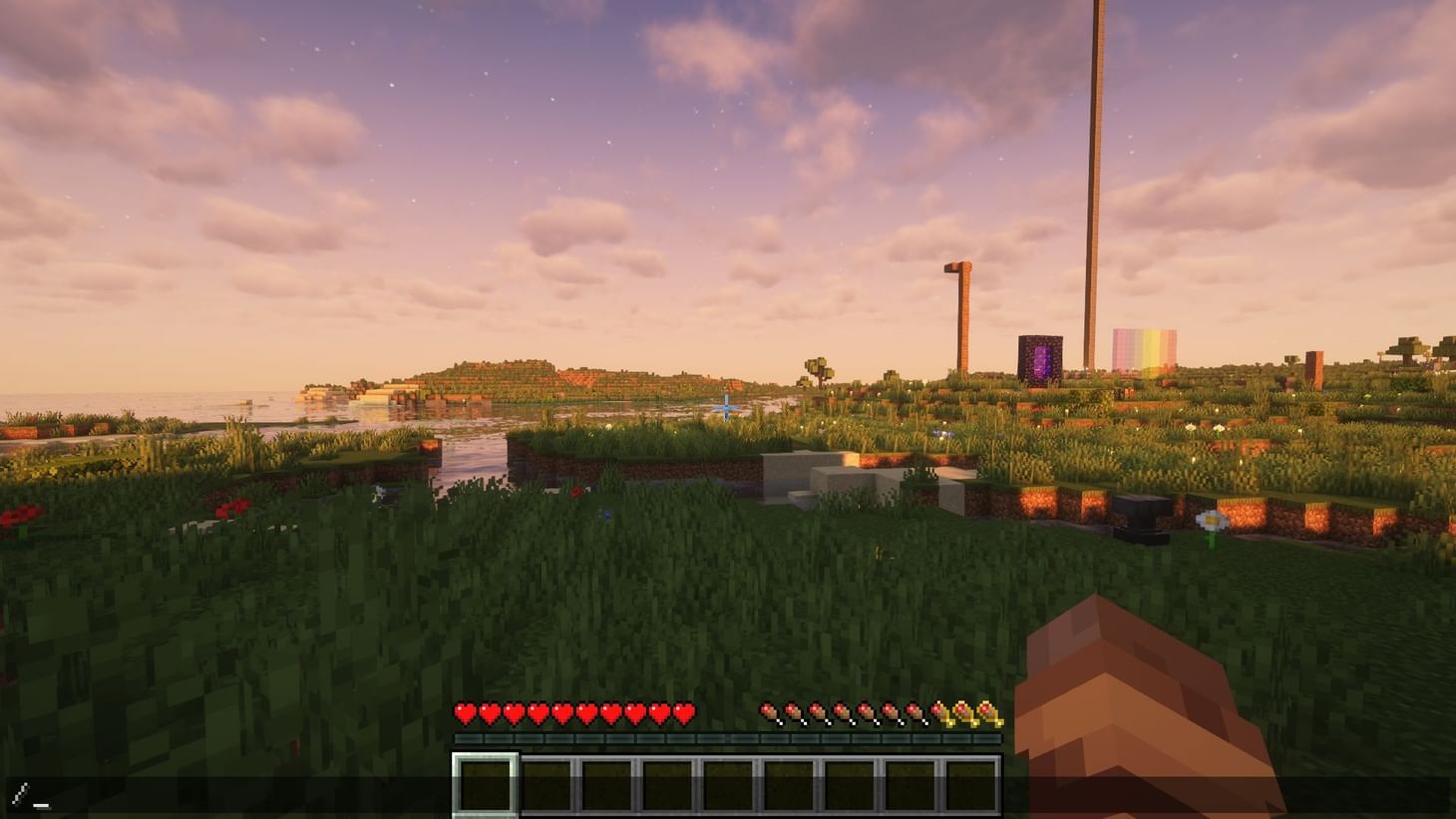Click the experience bar above the hotbar
Screen dimensions: 1456x819
[728, 738]
